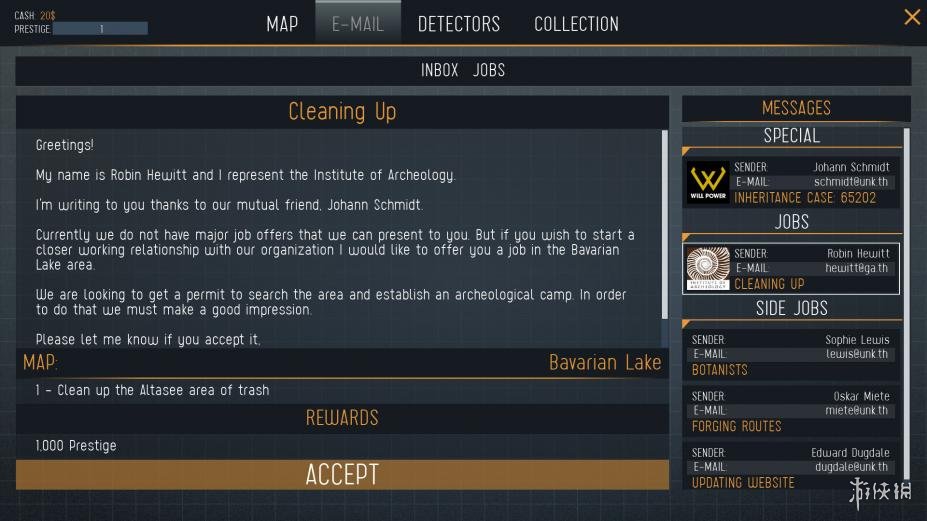Go to the Detectors tab
This screenshot has height=521, width=927.
coord(459,24)
